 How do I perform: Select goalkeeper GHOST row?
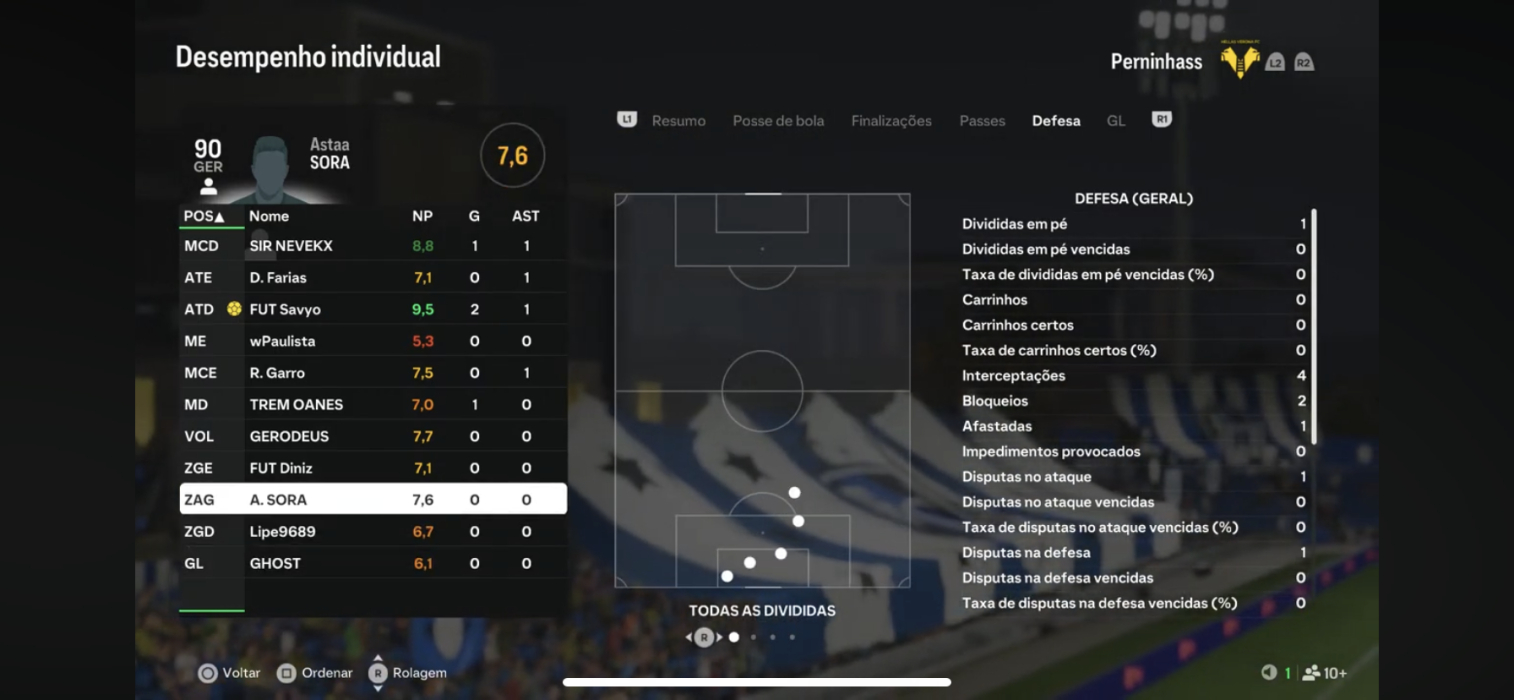coord(372,564)
